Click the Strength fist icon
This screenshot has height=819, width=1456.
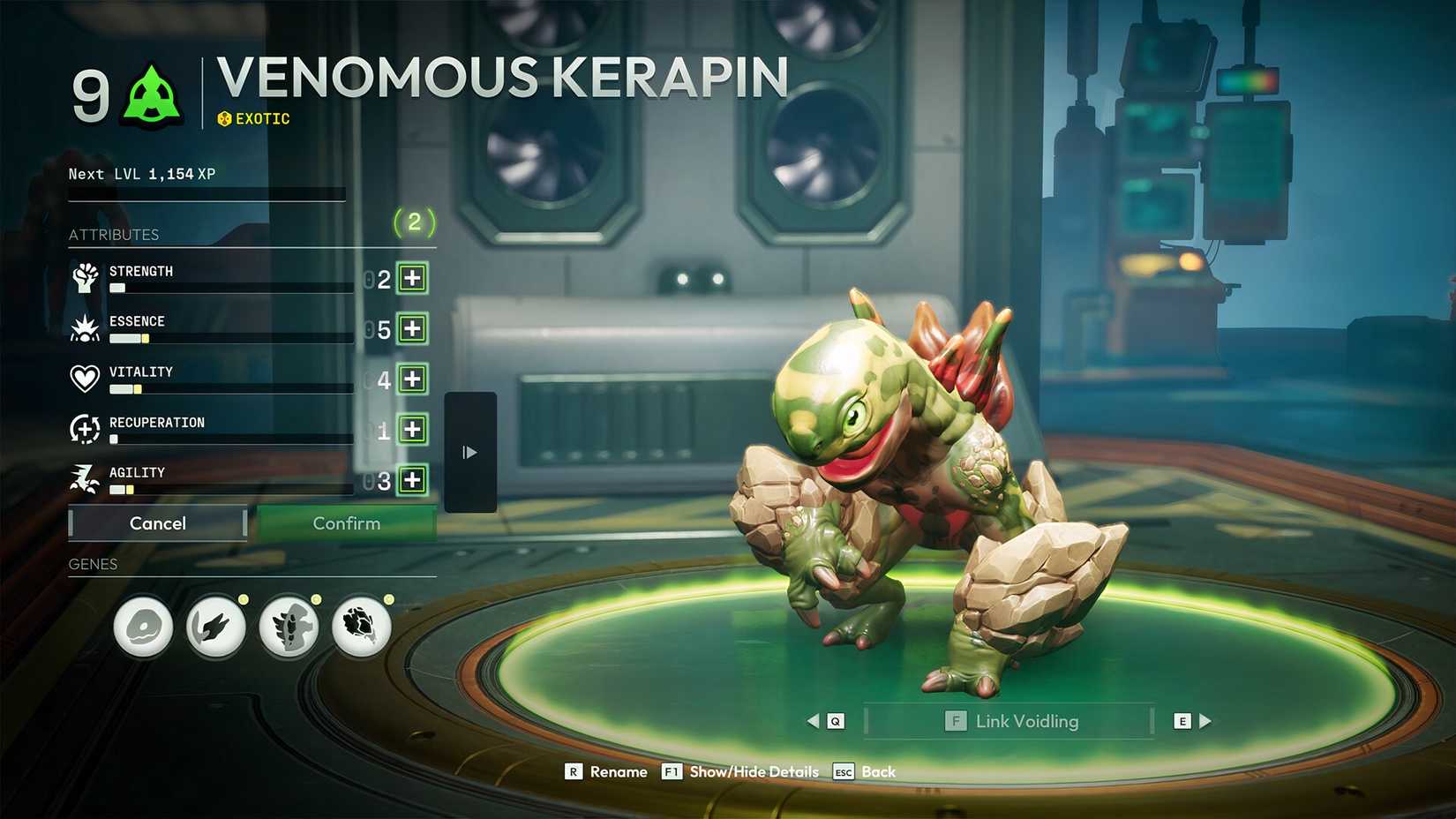(x=85, y=278)
